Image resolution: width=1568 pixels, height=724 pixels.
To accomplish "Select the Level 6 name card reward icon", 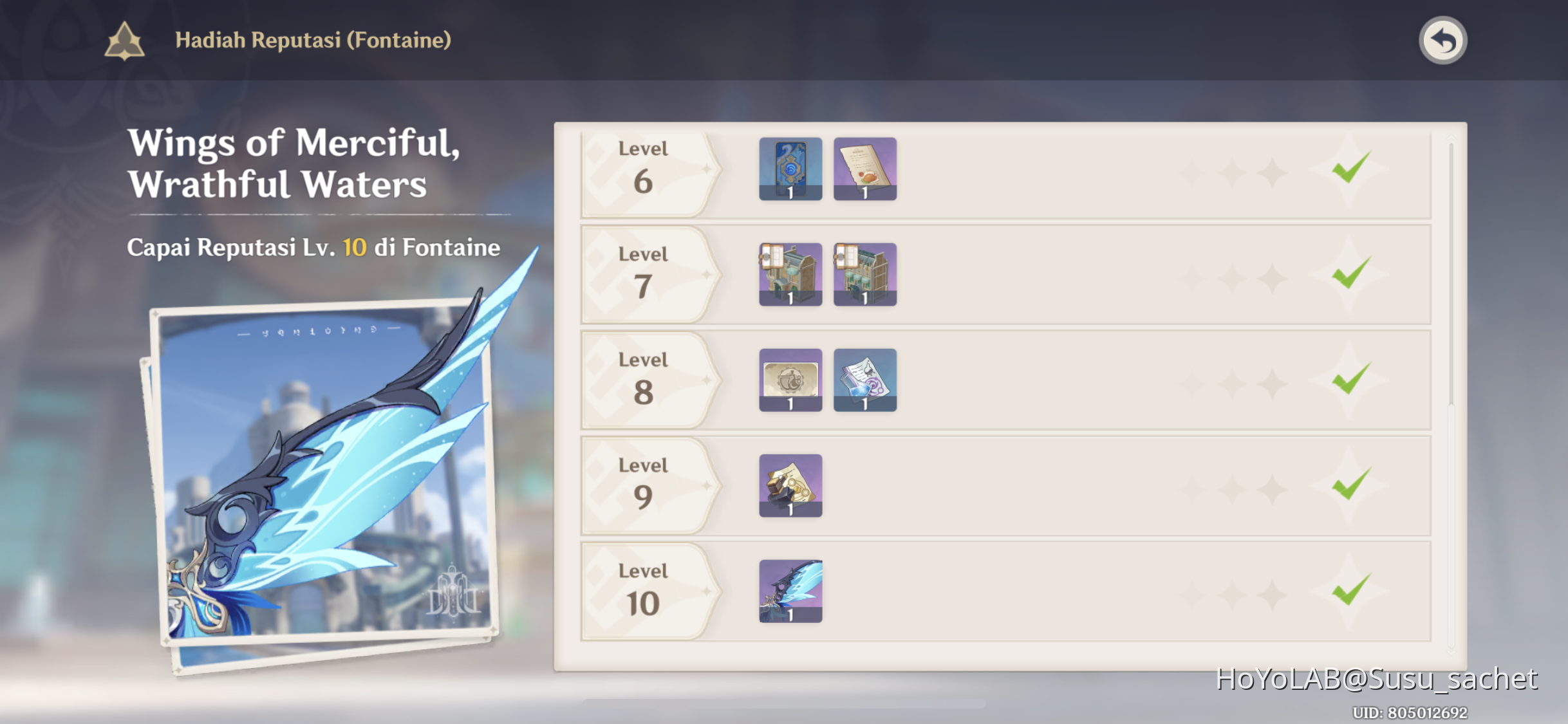I will click(790, 169).
